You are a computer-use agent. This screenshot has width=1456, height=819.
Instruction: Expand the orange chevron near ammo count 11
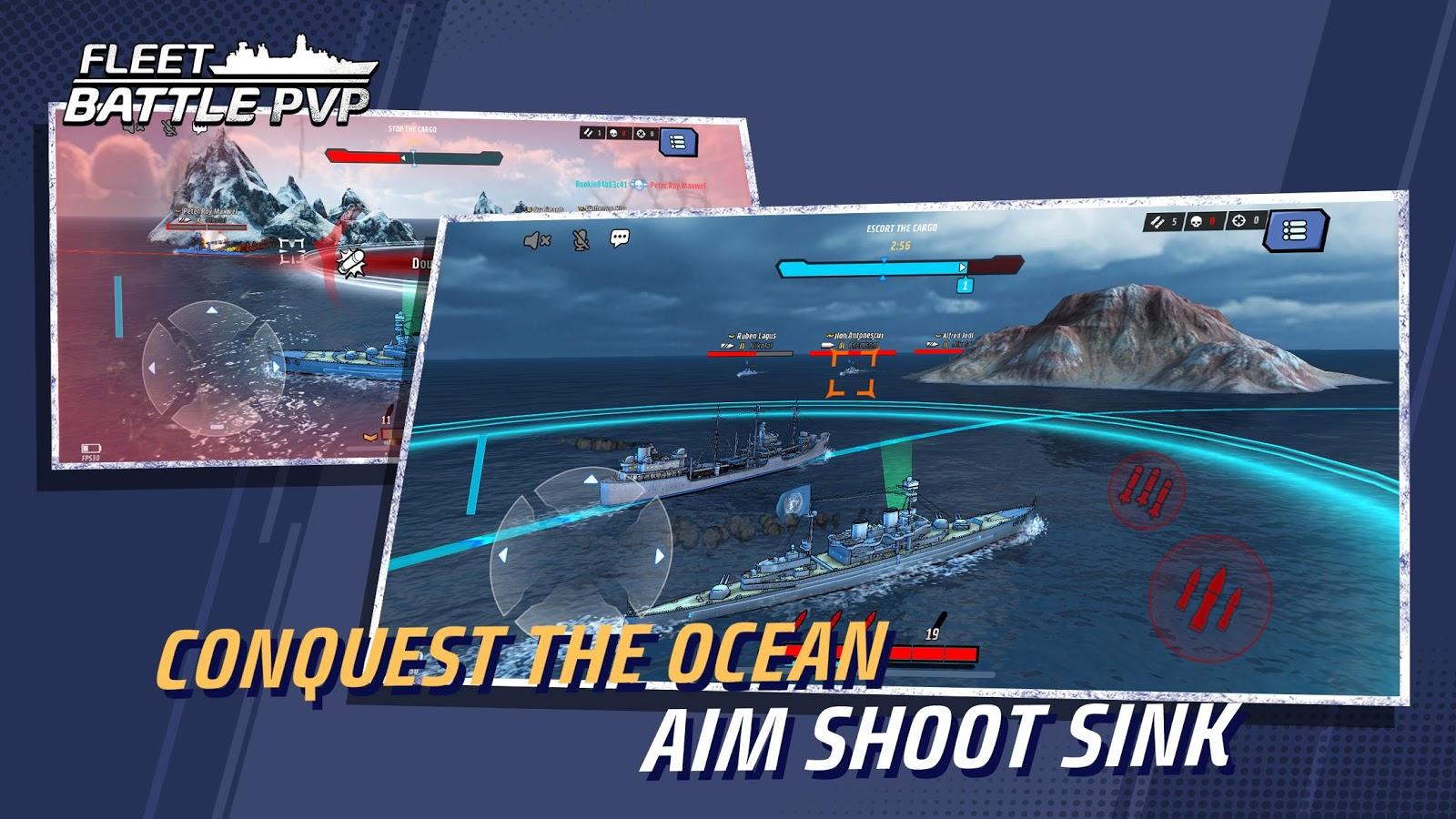point(369,437)
